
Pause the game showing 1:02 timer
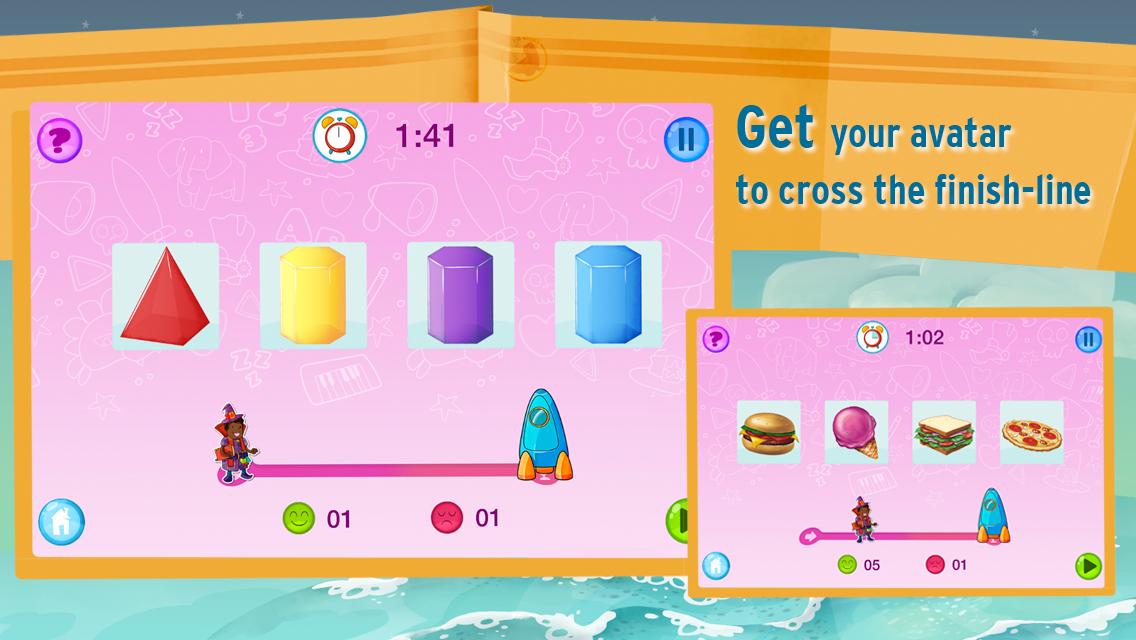click(1088, 340)
